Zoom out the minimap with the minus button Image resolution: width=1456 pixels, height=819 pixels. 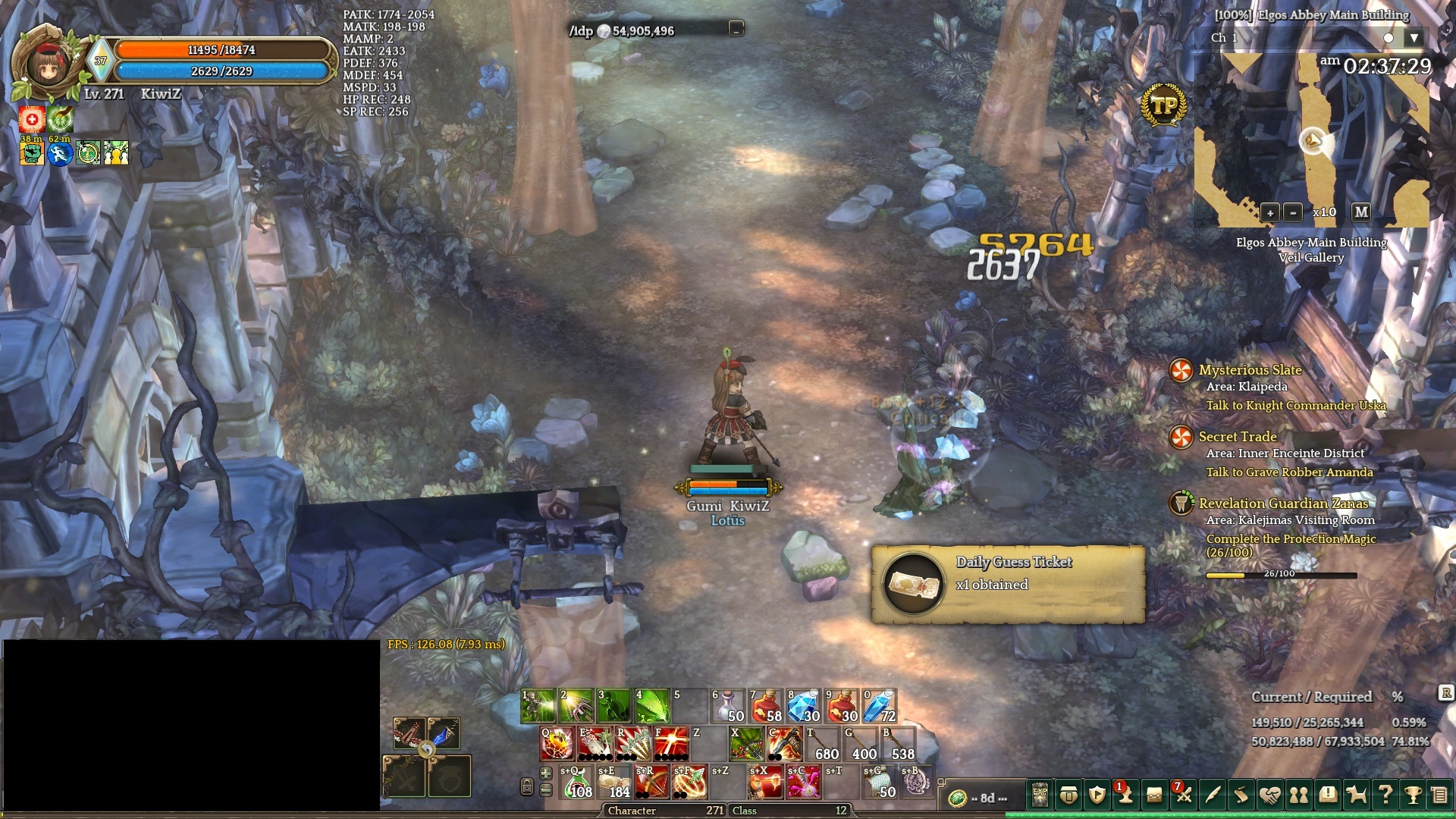1293,212
